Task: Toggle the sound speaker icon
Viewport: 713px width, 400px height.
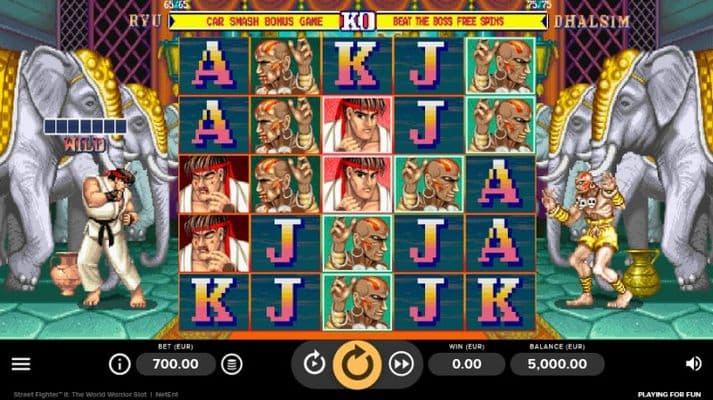Action: coord(693,364)
